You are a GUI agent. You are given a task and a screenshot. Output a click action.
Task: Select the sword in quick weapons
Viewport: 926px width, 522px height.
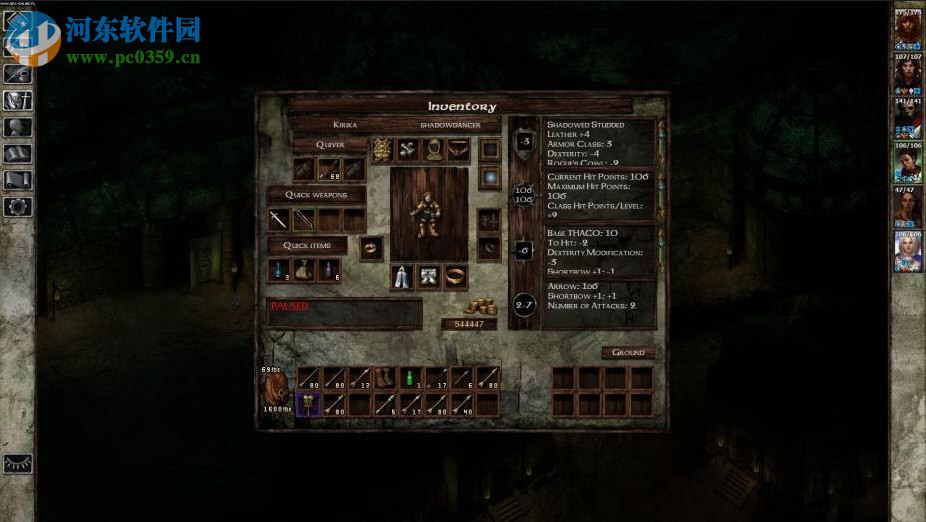[x=279, y=219]
